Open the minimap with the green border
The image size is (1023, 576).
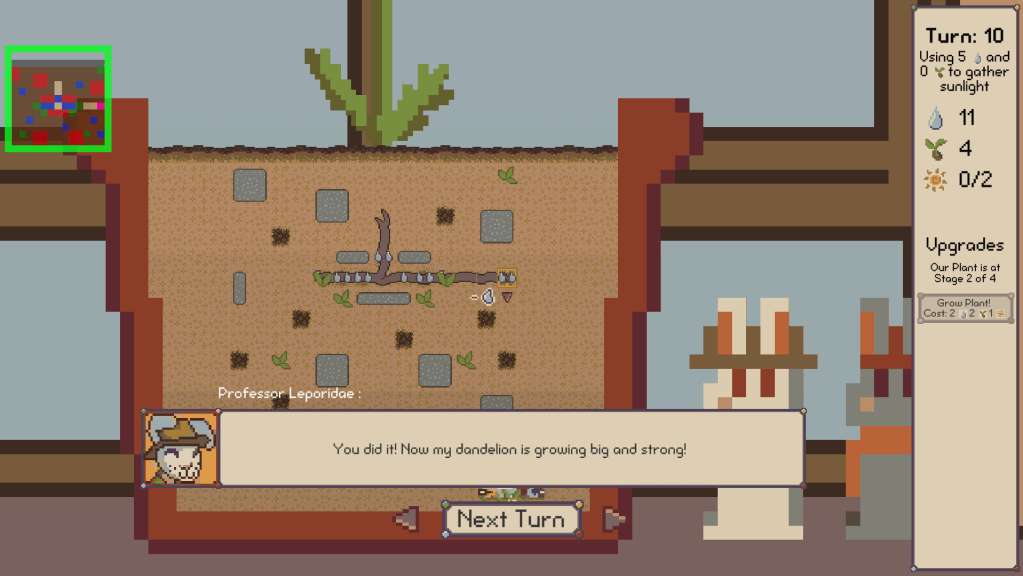(x=58, y=99)
